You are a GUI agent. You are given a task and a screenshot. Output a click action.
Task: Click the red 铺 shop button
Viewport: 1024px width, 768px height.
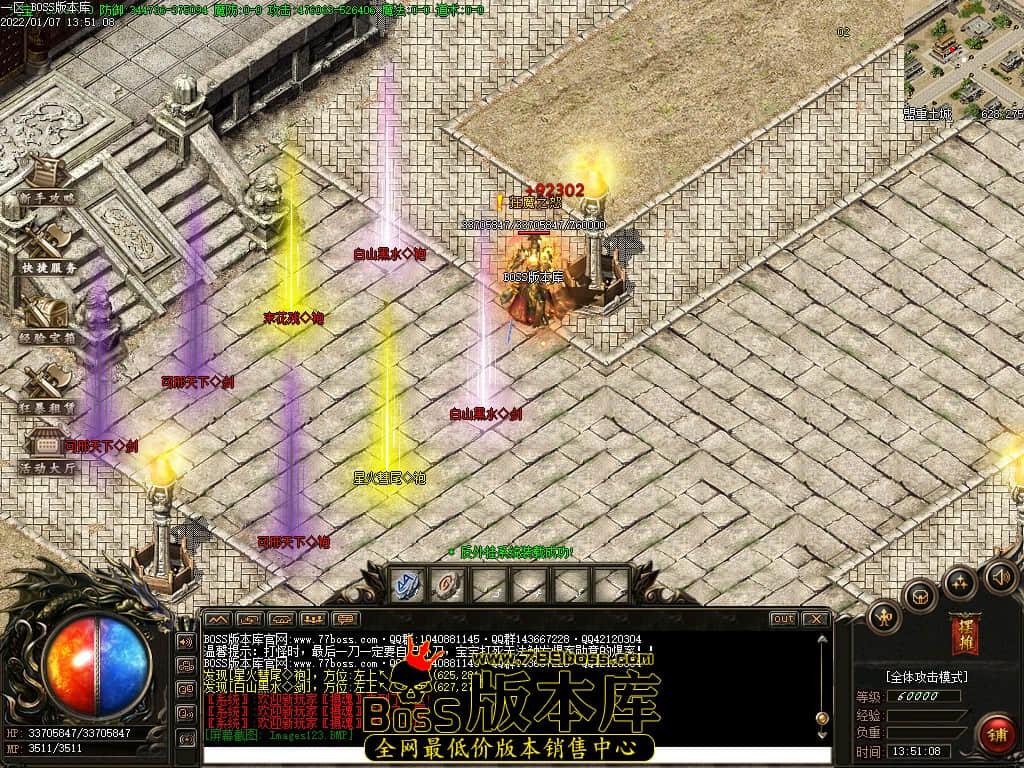pos(995,733)
